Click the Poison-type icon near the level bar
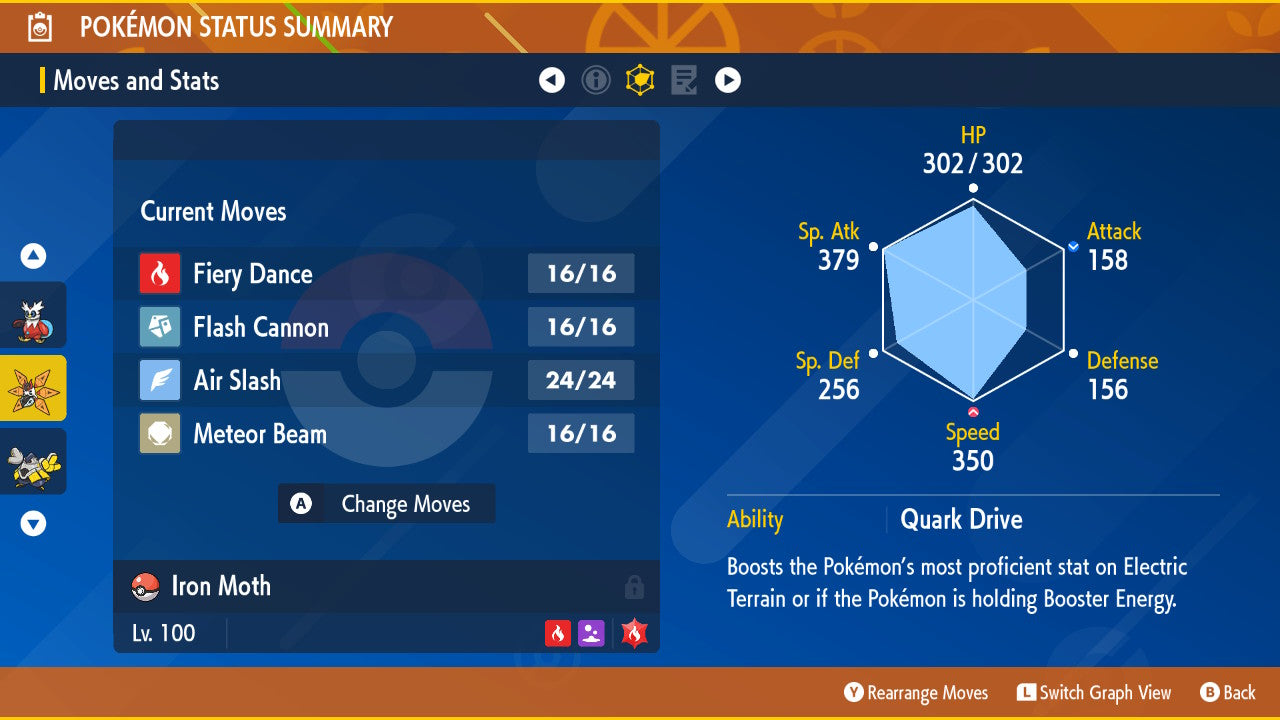1280x720 pixels. (x=591, y=632)
